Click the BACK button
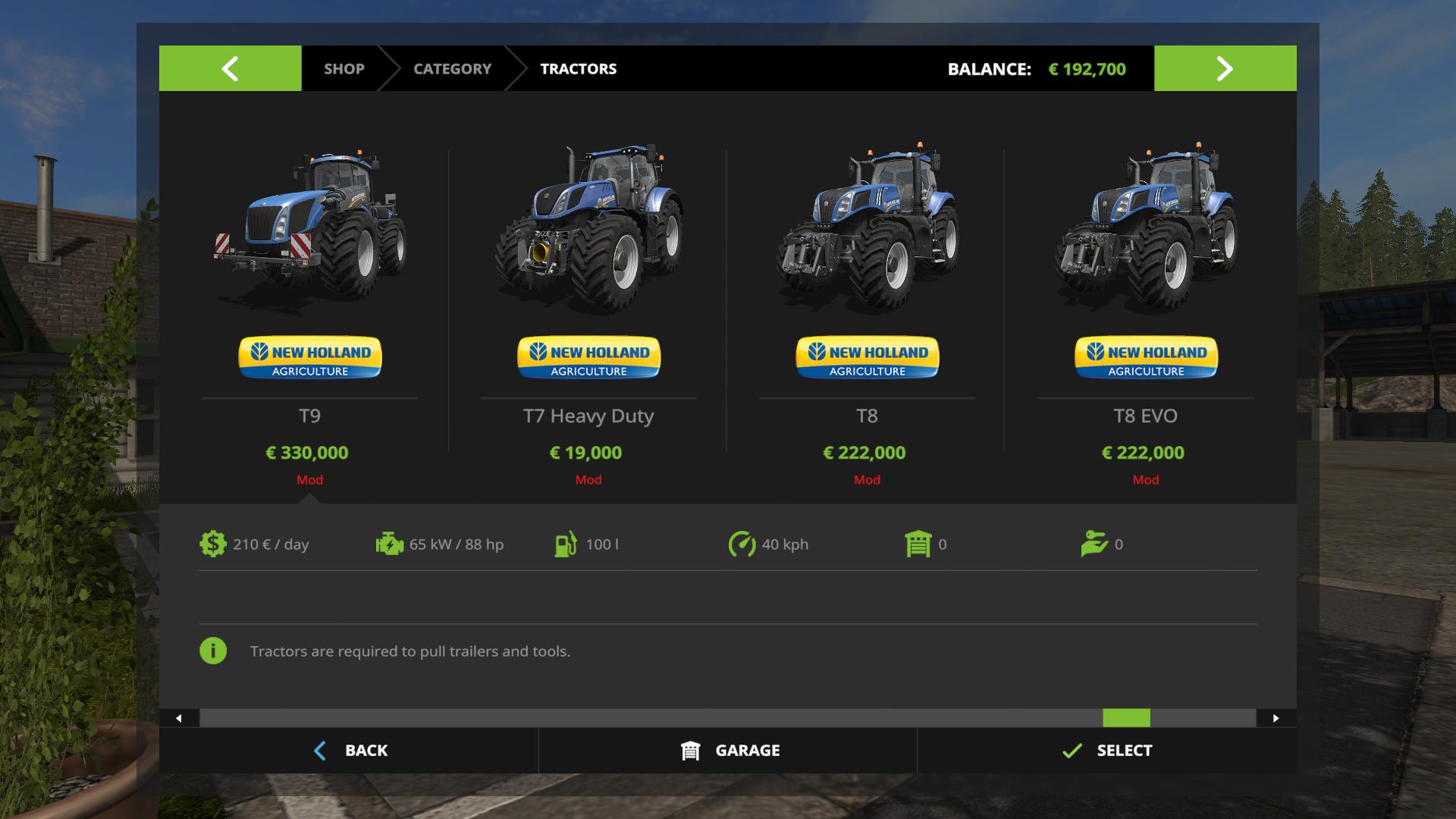 point(350,751)
